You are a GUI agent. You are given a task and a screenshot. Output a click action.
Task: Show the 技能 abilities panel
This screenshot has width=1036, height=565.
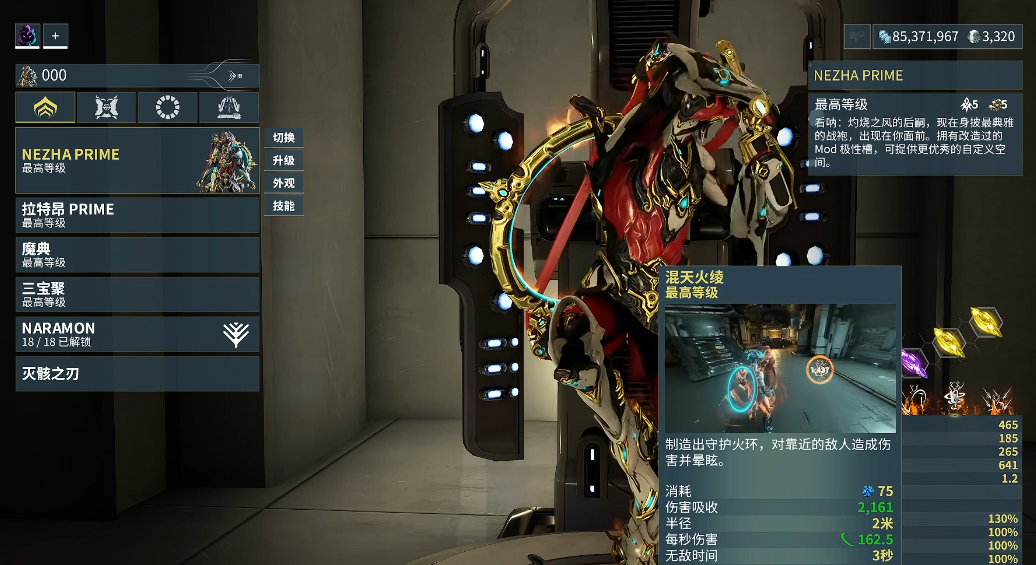coord(283,206)
